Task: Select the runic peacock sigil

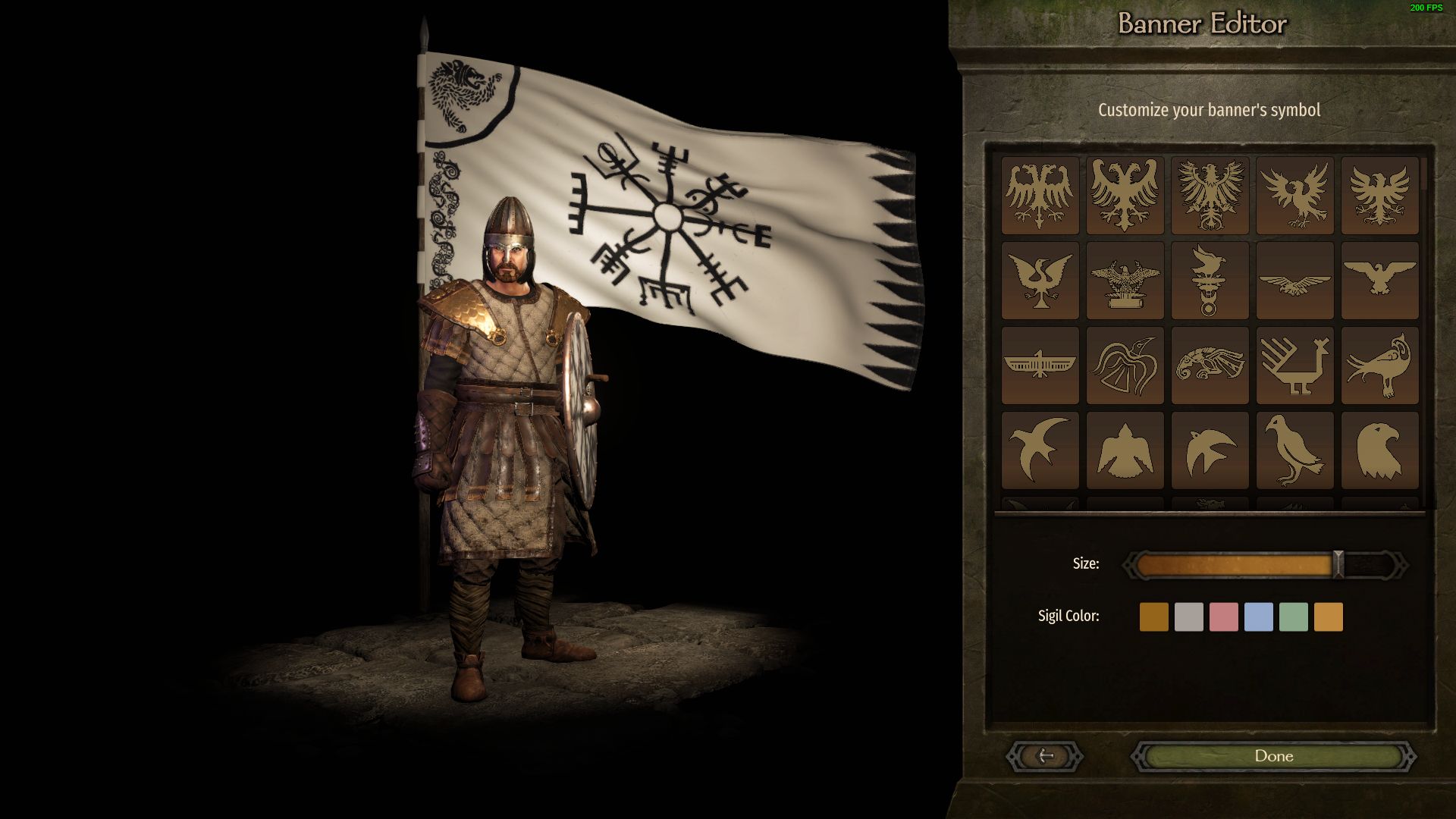Action: point(1295,364)
